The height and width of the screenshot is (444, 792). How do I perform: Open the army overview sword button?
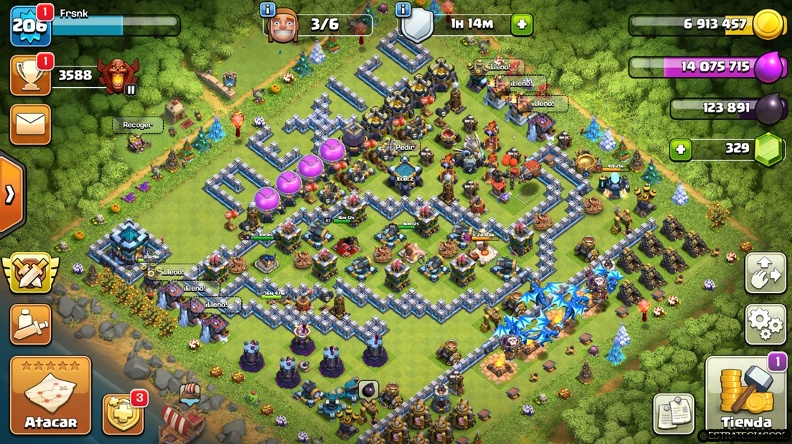30,323
